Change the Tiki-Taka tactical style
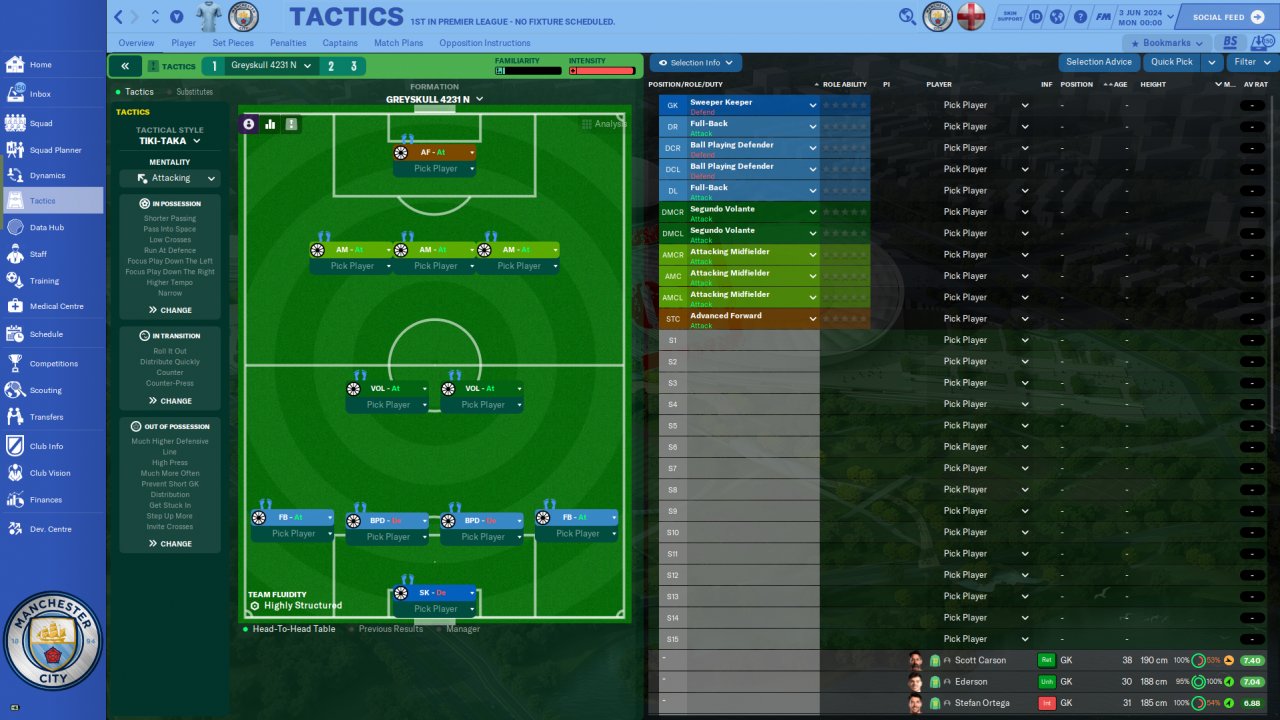Image resolution: width=1280 pixels, height=720 pixels. [x=169, y=141]
